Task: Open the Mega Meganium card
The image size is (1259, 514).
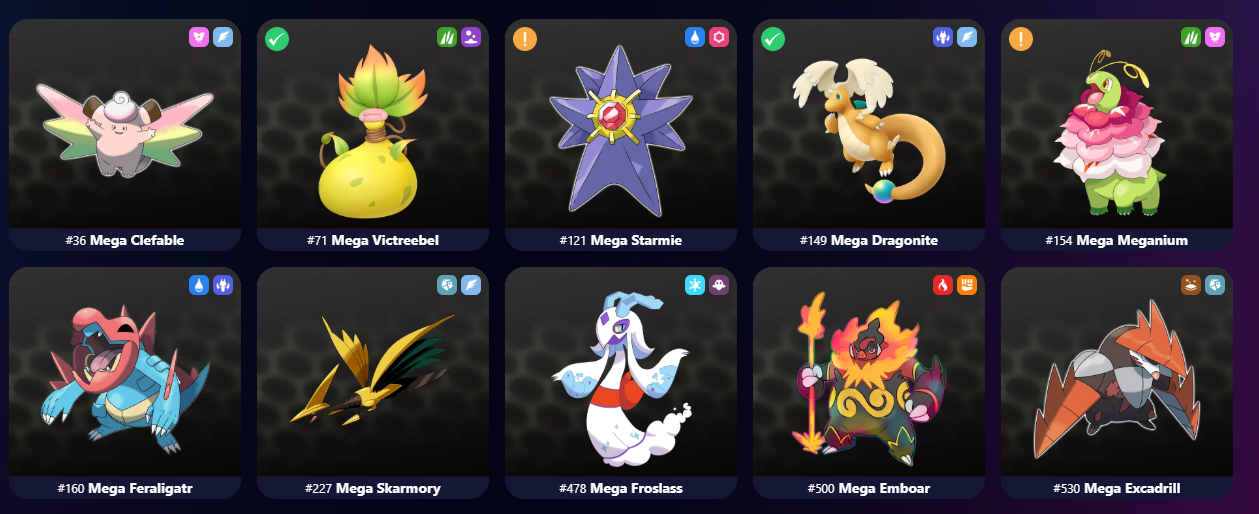Action: point(1116,130)
